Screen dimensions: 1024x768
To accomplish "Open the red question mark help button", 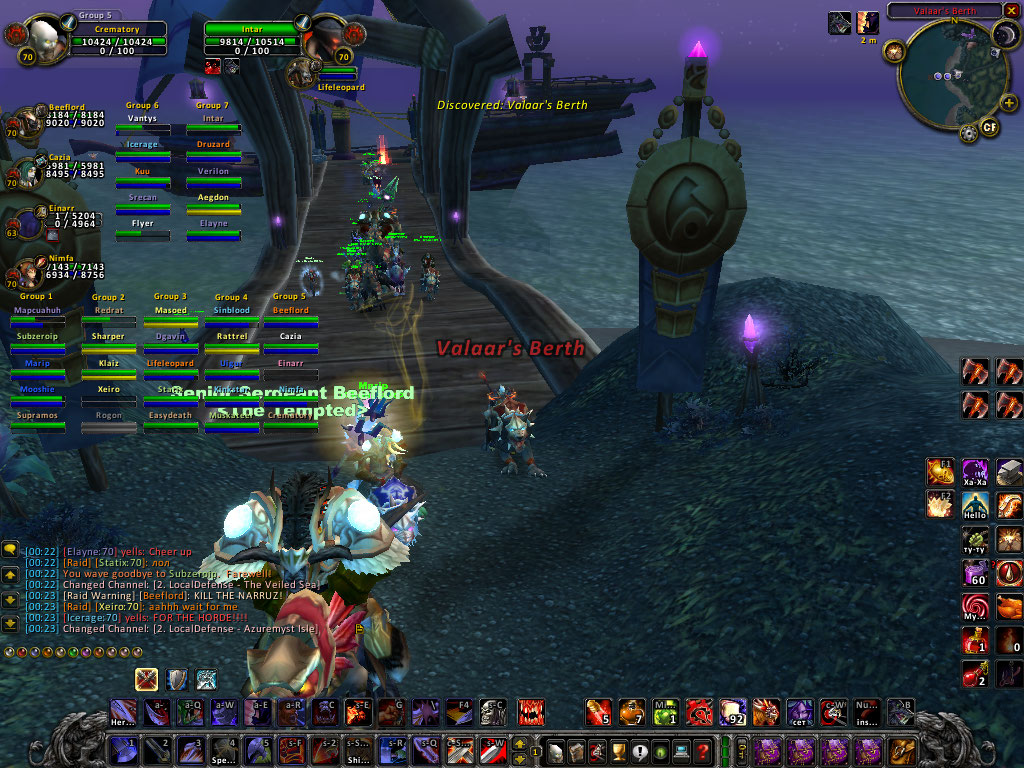I will 703,750.
